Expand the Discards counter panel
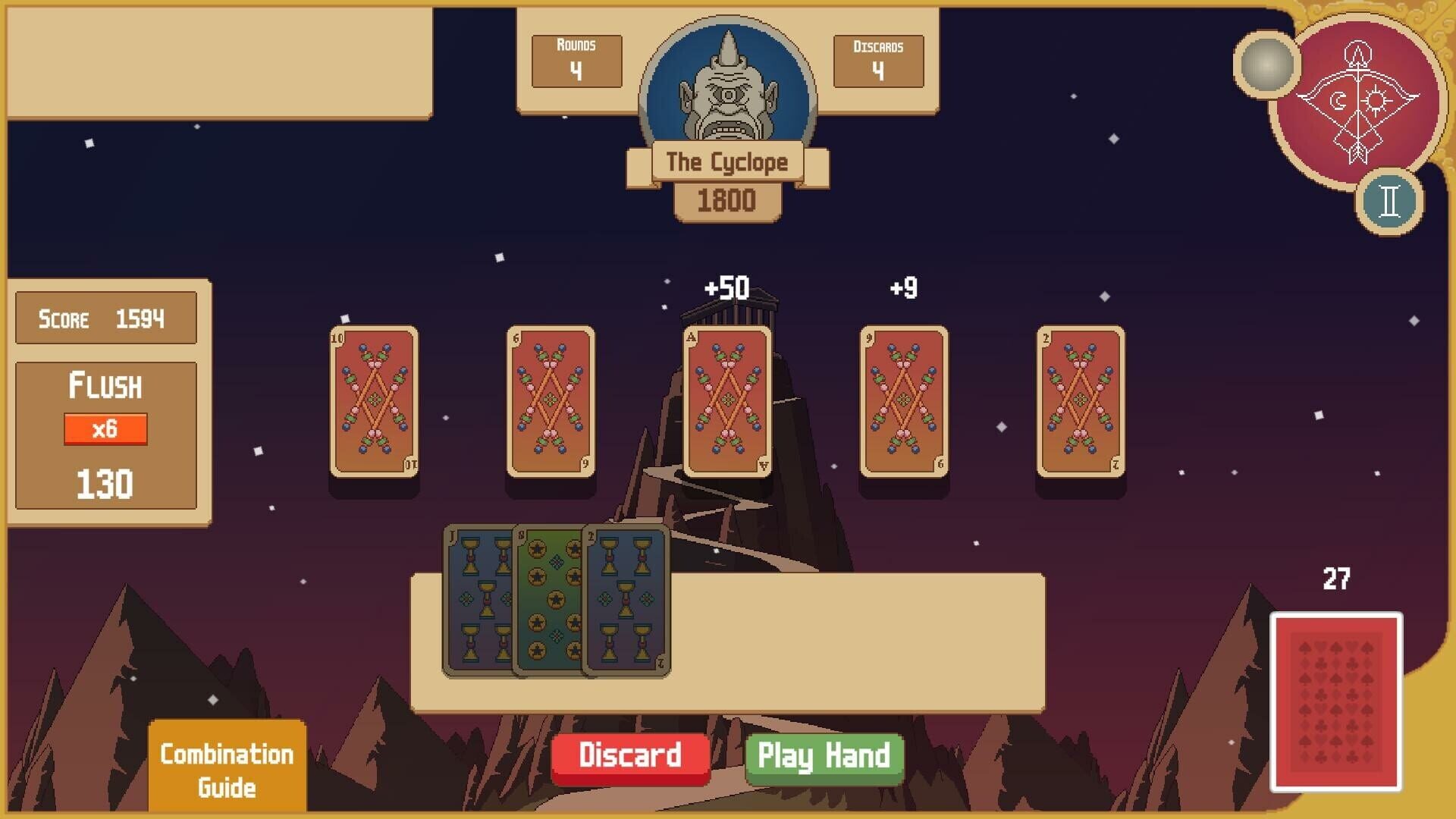 click(x=878, y=61)
